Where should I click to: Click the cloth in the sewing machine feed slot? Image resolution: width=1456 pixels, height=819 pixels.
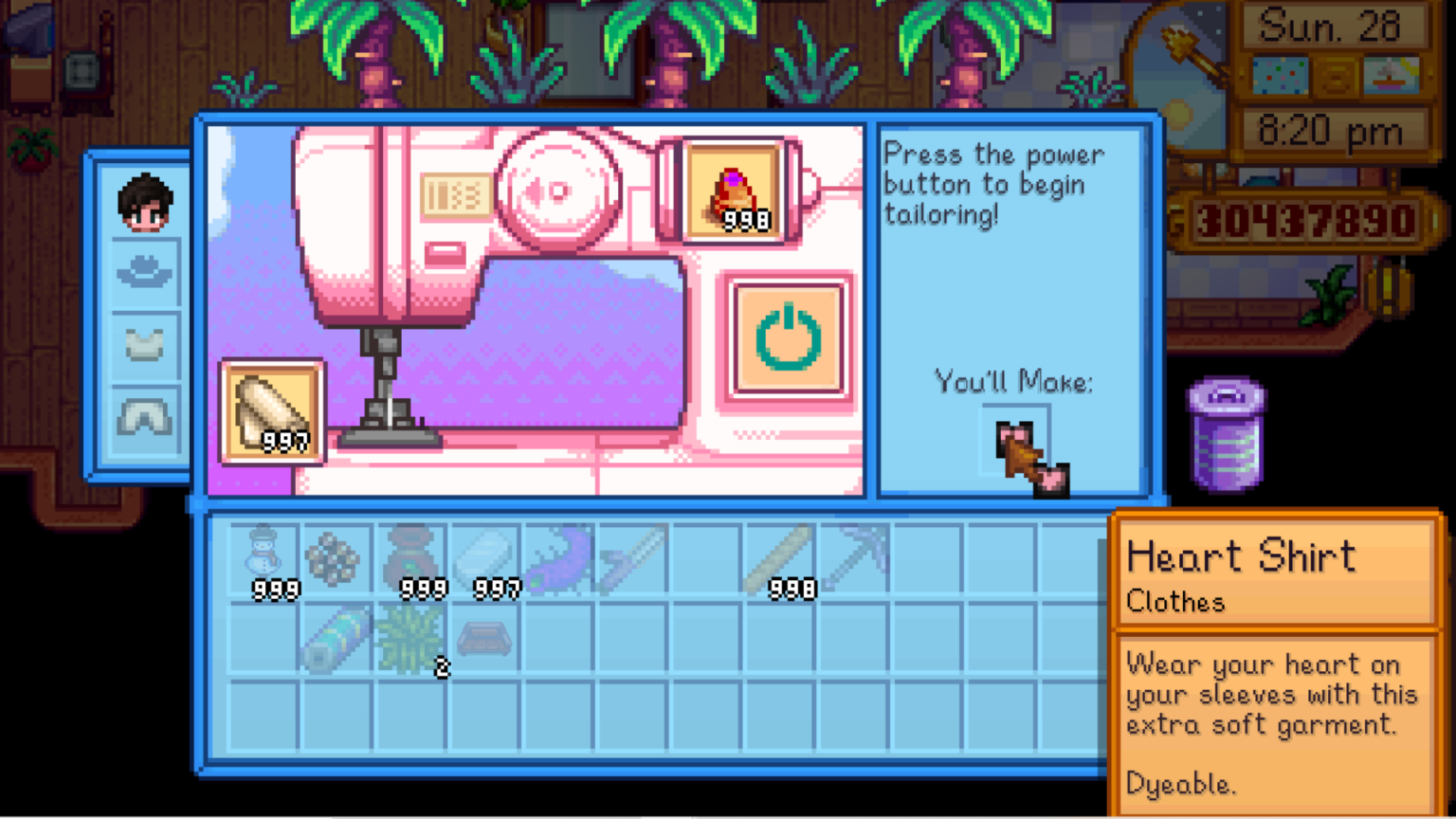[272, 412]
